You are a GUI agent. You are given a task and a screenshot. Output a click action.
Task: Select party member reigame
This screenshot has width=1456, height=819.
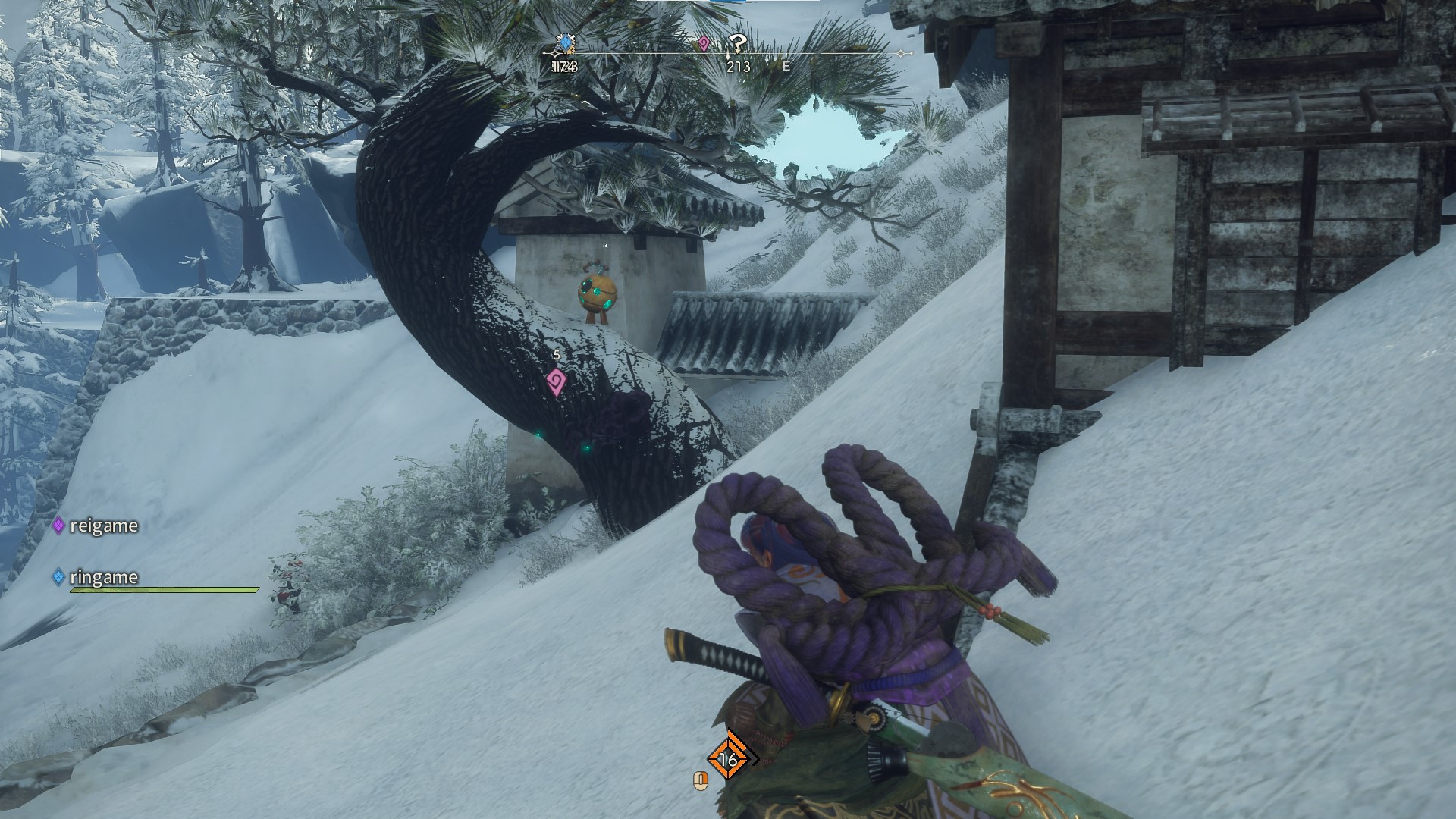point(103,526)
